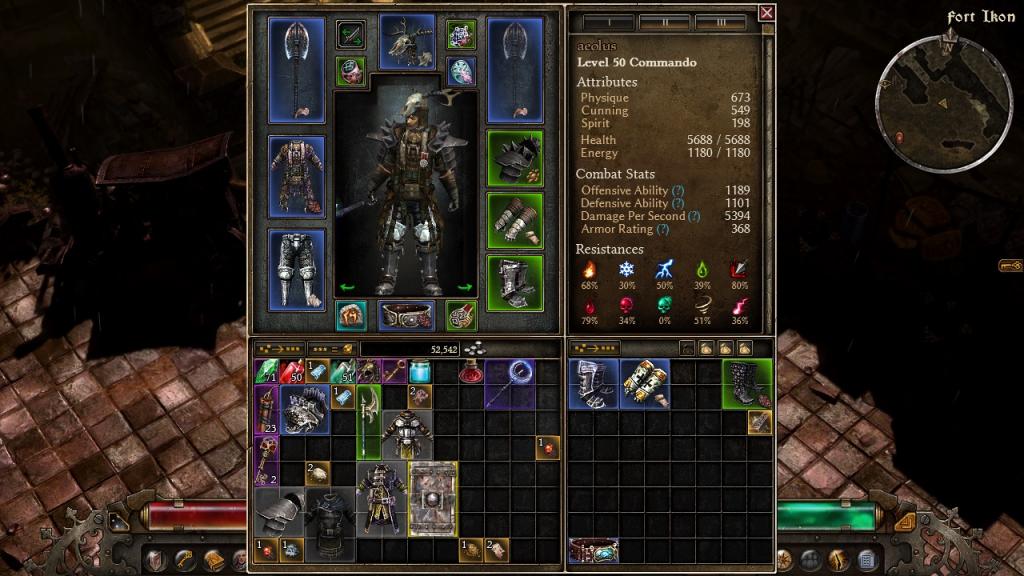This screenshot has width=1024, height=576.
Task: Select the blue staff in the inventory
Action: (512, 384)
